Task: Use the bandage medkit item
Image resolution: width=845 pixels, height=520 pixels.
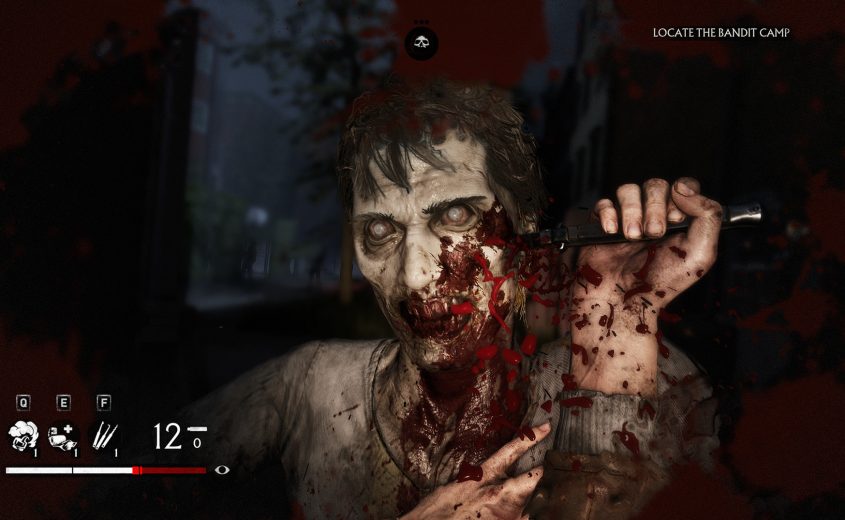Action: (62, 435)
